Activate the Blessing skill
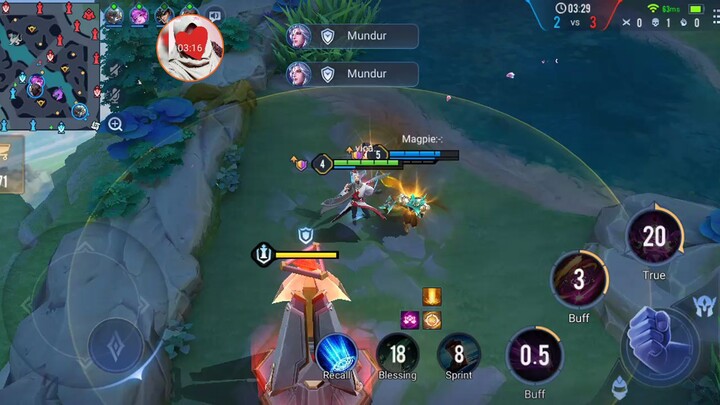The height and width of the screenshot is (405, 720). click(397, 352)
